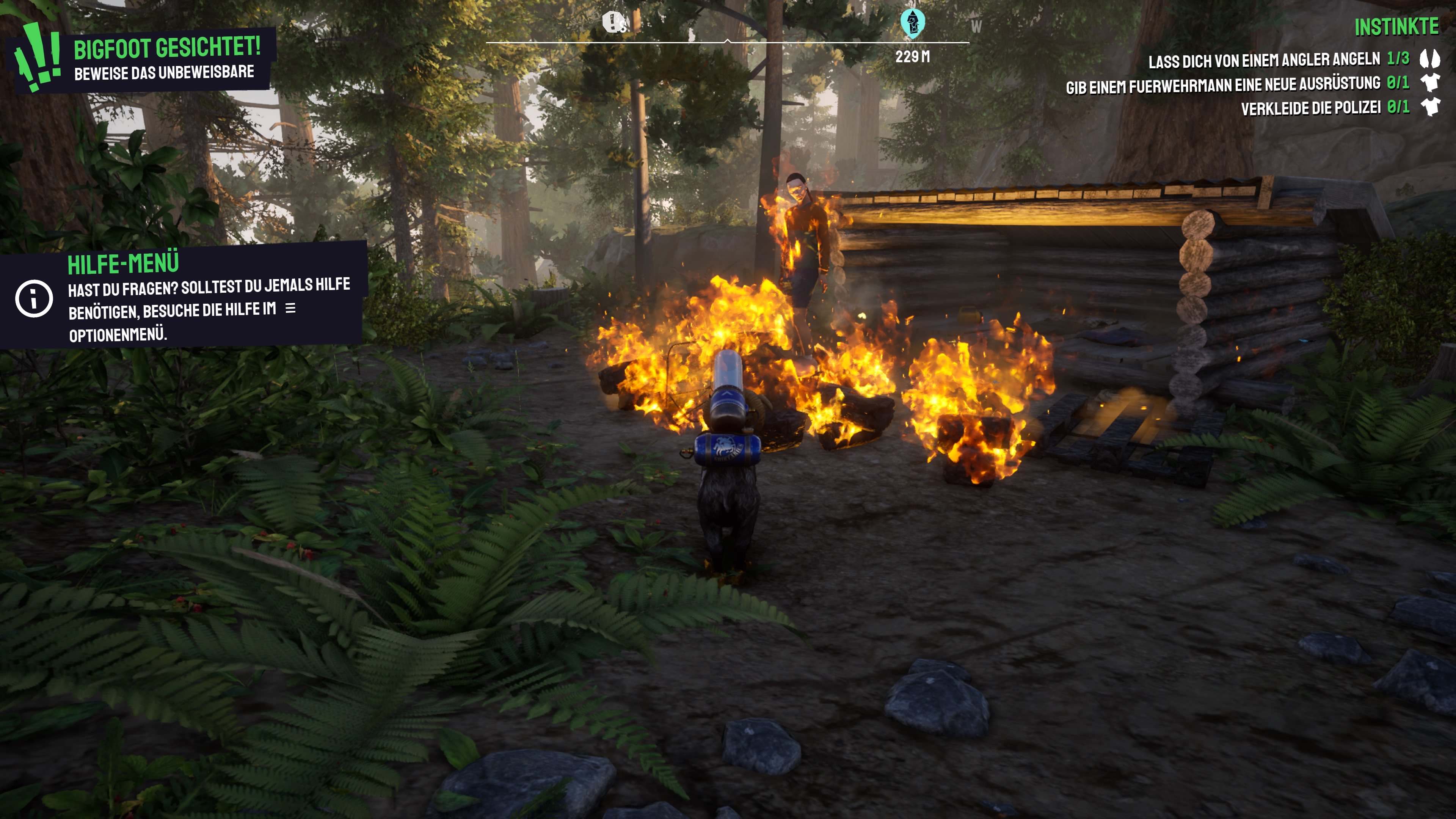Open the Instinkte list header

1396,27
